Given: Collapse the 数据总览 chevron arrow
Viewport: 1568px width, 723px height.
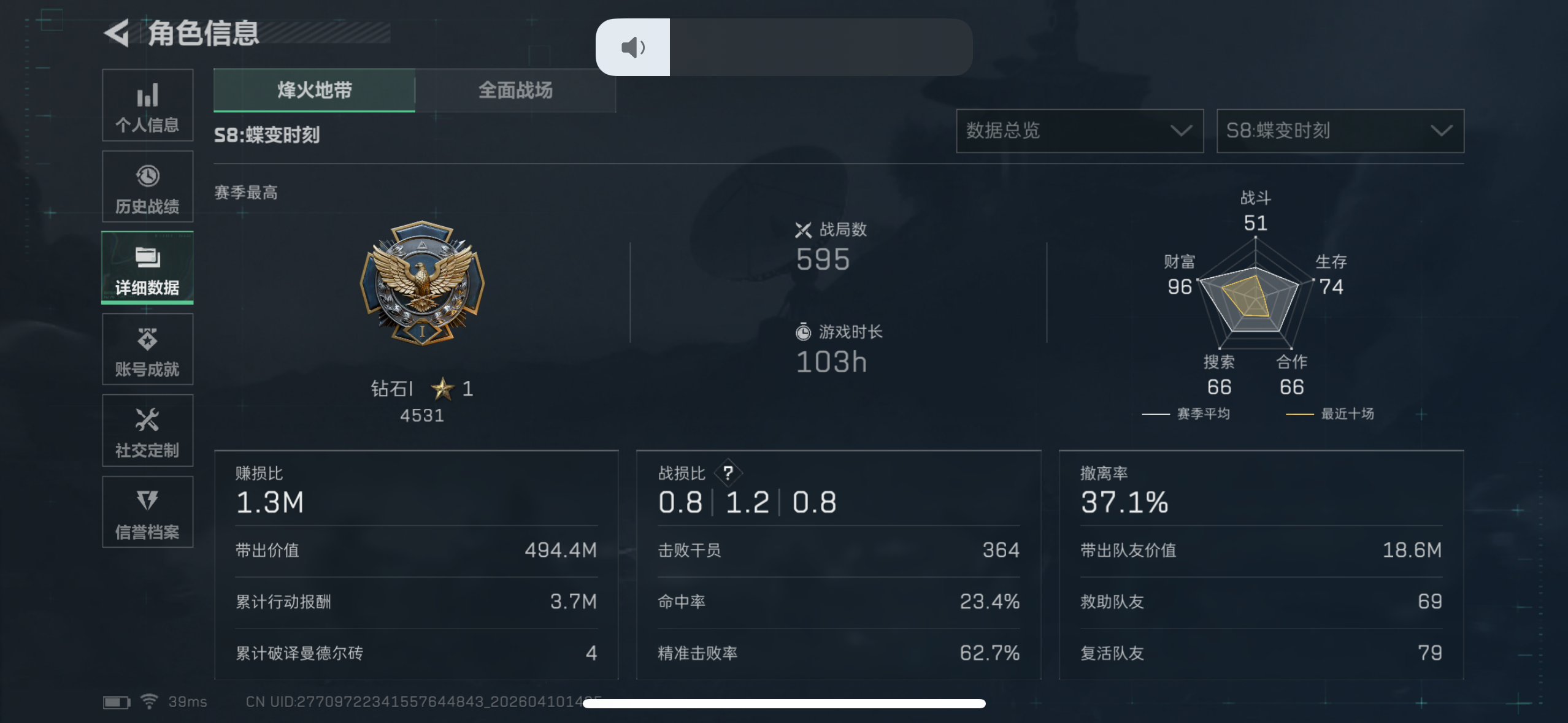Looking at the screenshot, I should tap(1181, 131).
